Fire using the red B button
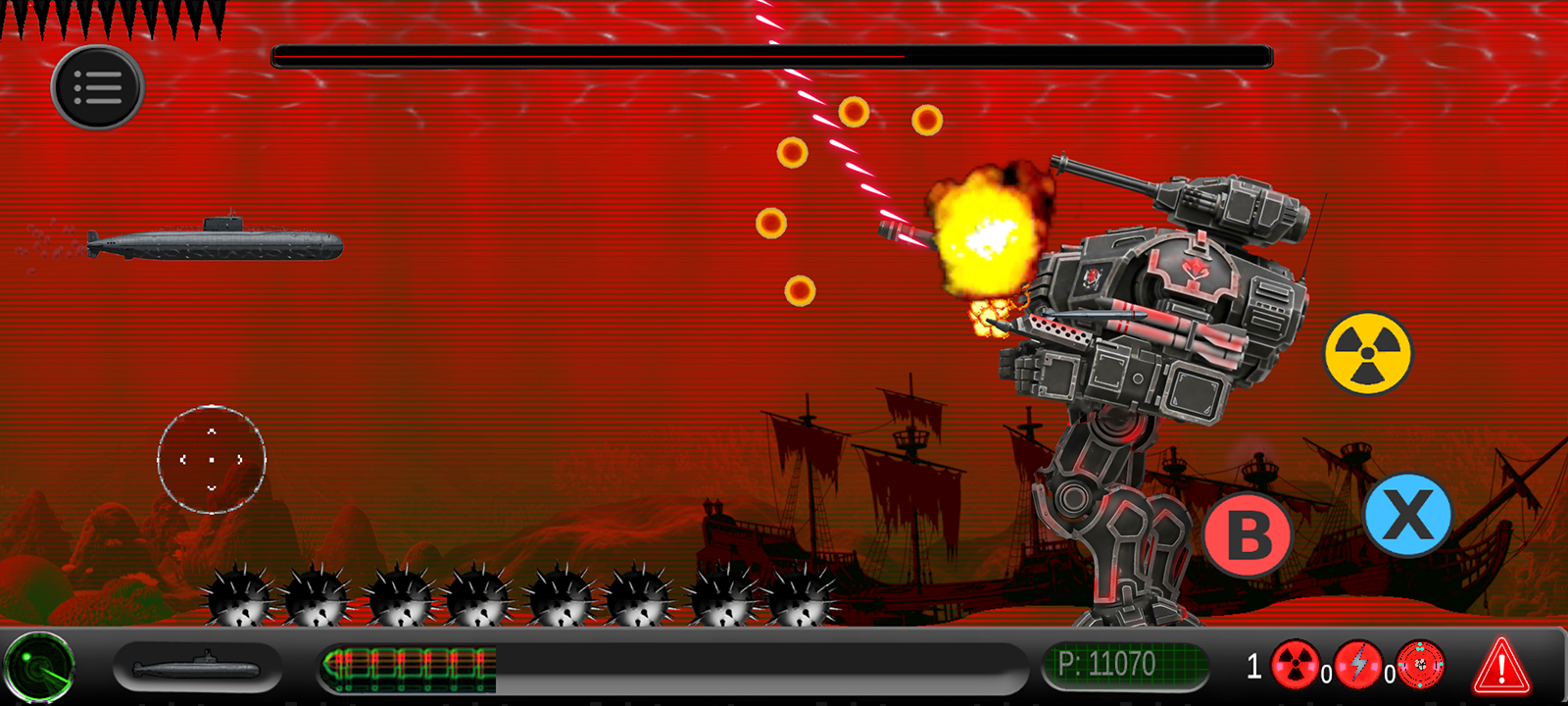The width and height of the screenshot is (1568, 706). pyautogui.click(x=1248, y=534)
